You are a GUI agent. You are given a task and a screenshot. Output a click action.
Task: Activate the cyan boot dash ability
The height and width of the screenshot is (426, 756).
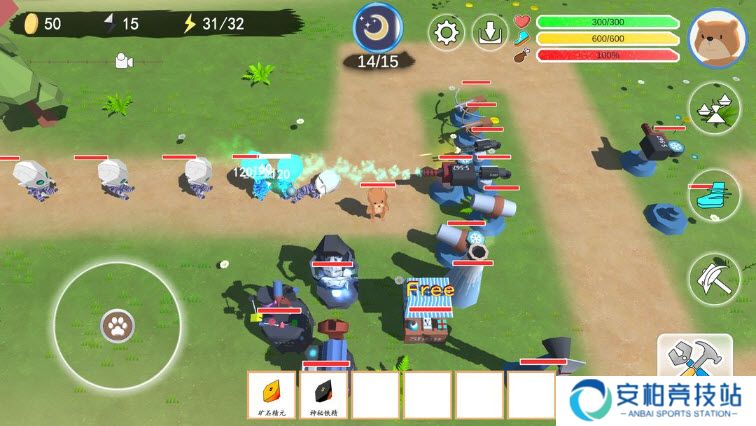[x=714, y=190]
